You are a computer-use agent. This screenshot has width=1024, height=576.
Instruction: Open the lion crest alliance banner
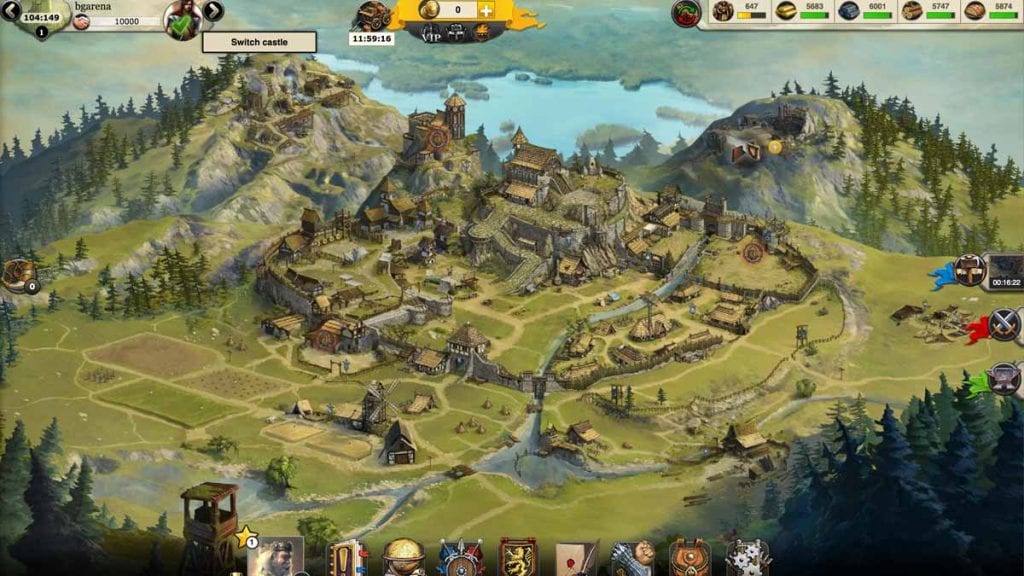[x=518, y=558]
